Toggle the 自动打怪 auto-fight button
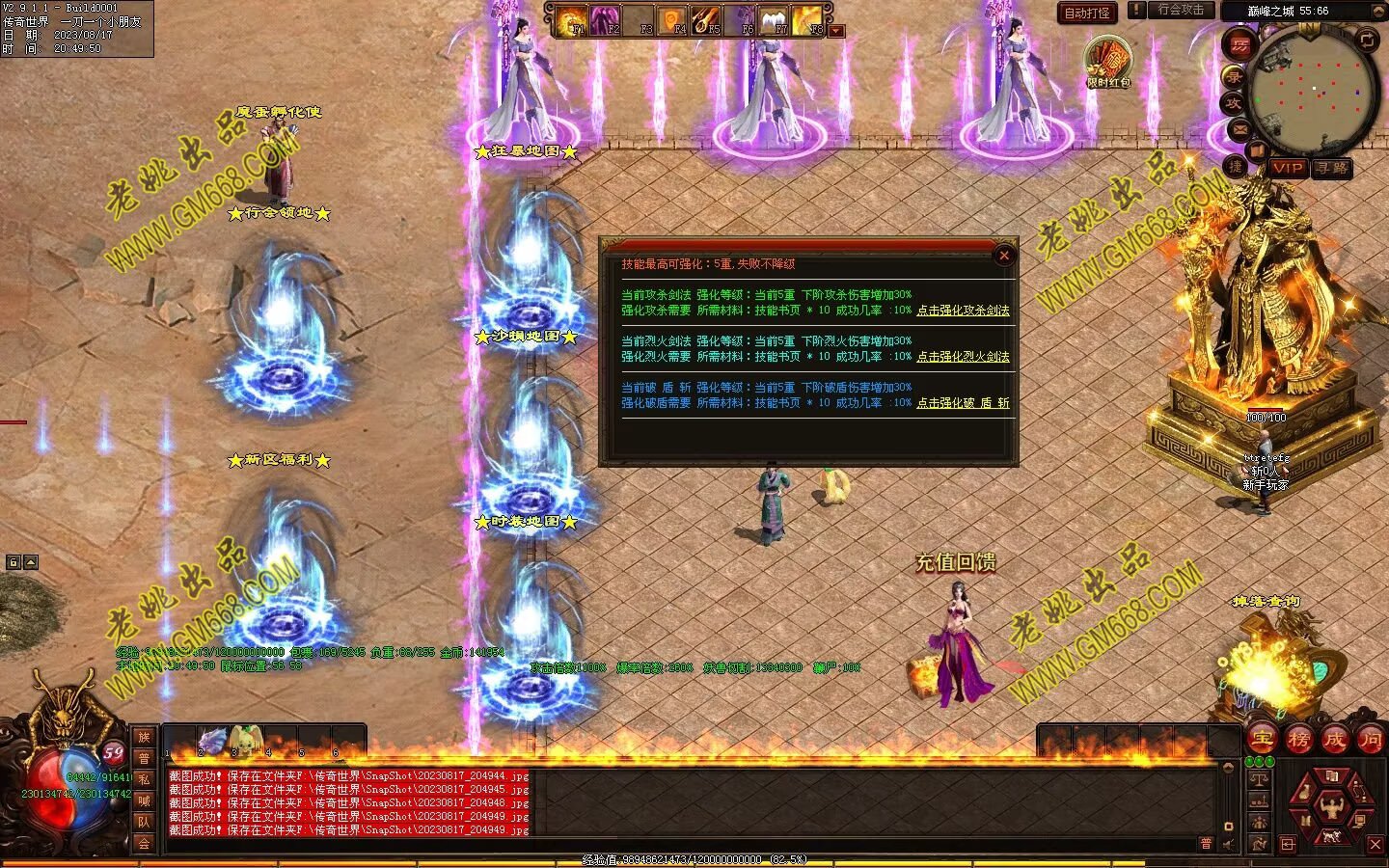This screenshot has height=868, width=1389. (x=1087, y=13)
